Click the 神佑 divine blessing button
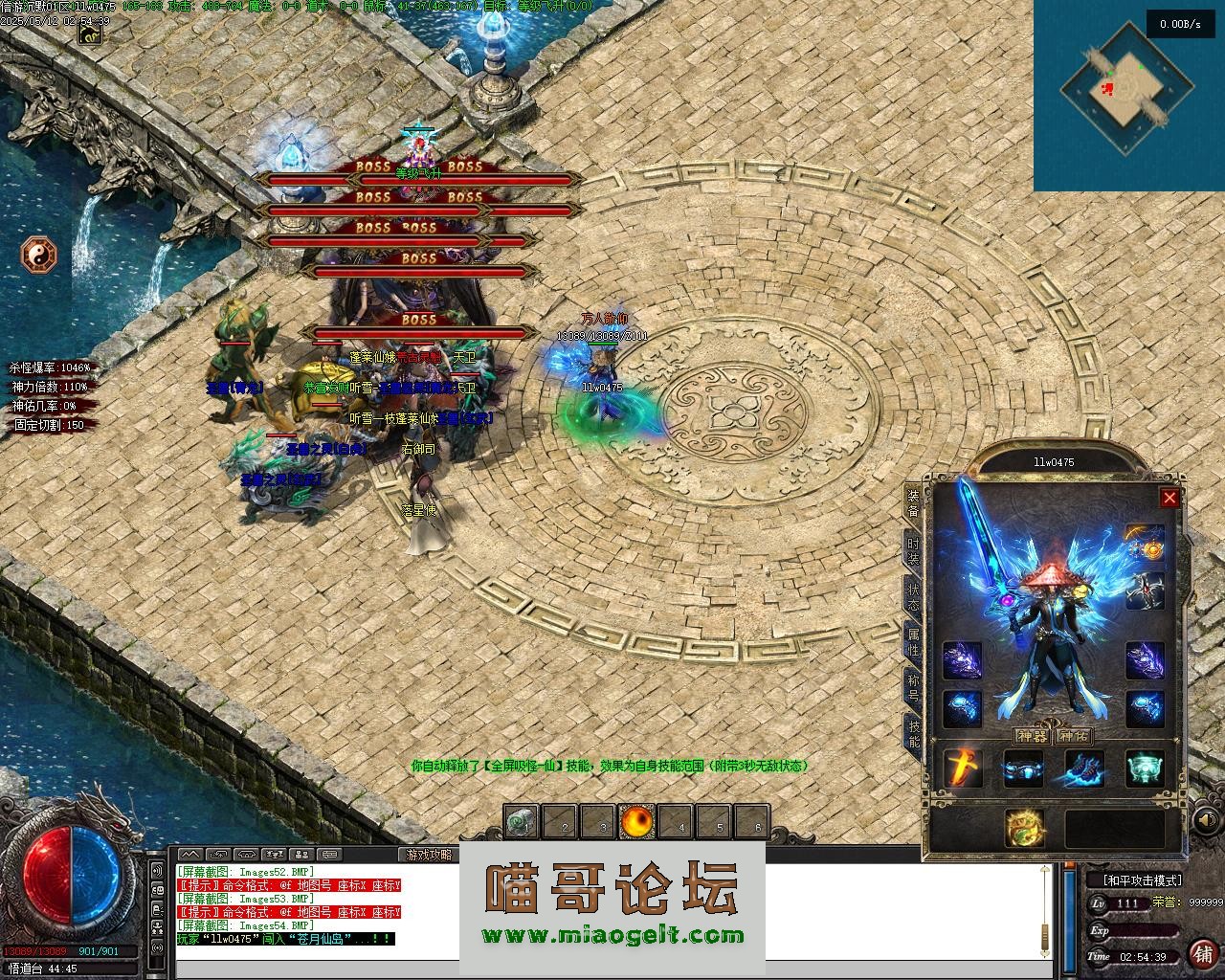This screenshot has height=980, width=1225. click(1074, 736)
